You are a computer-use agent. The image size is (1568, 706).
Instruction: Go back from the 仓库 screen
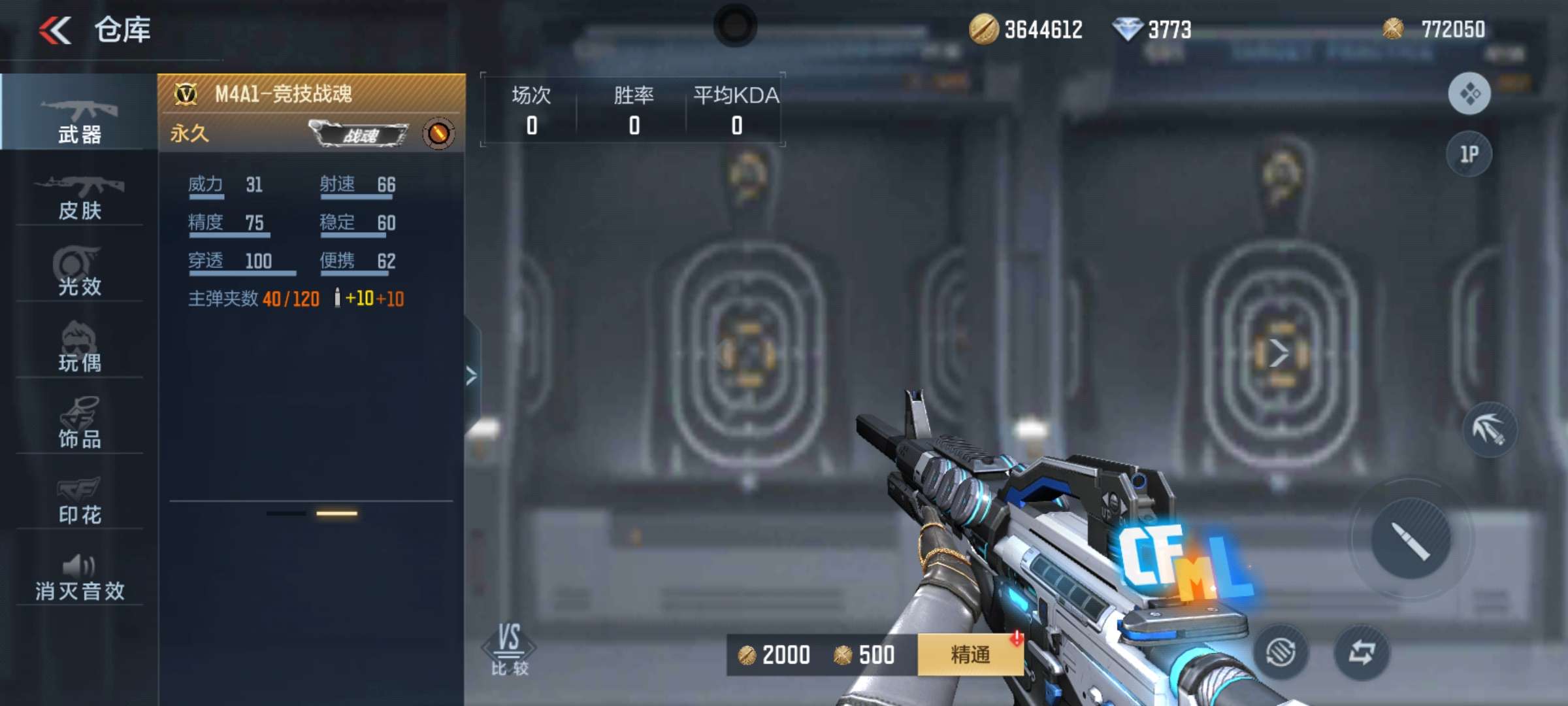56,30
